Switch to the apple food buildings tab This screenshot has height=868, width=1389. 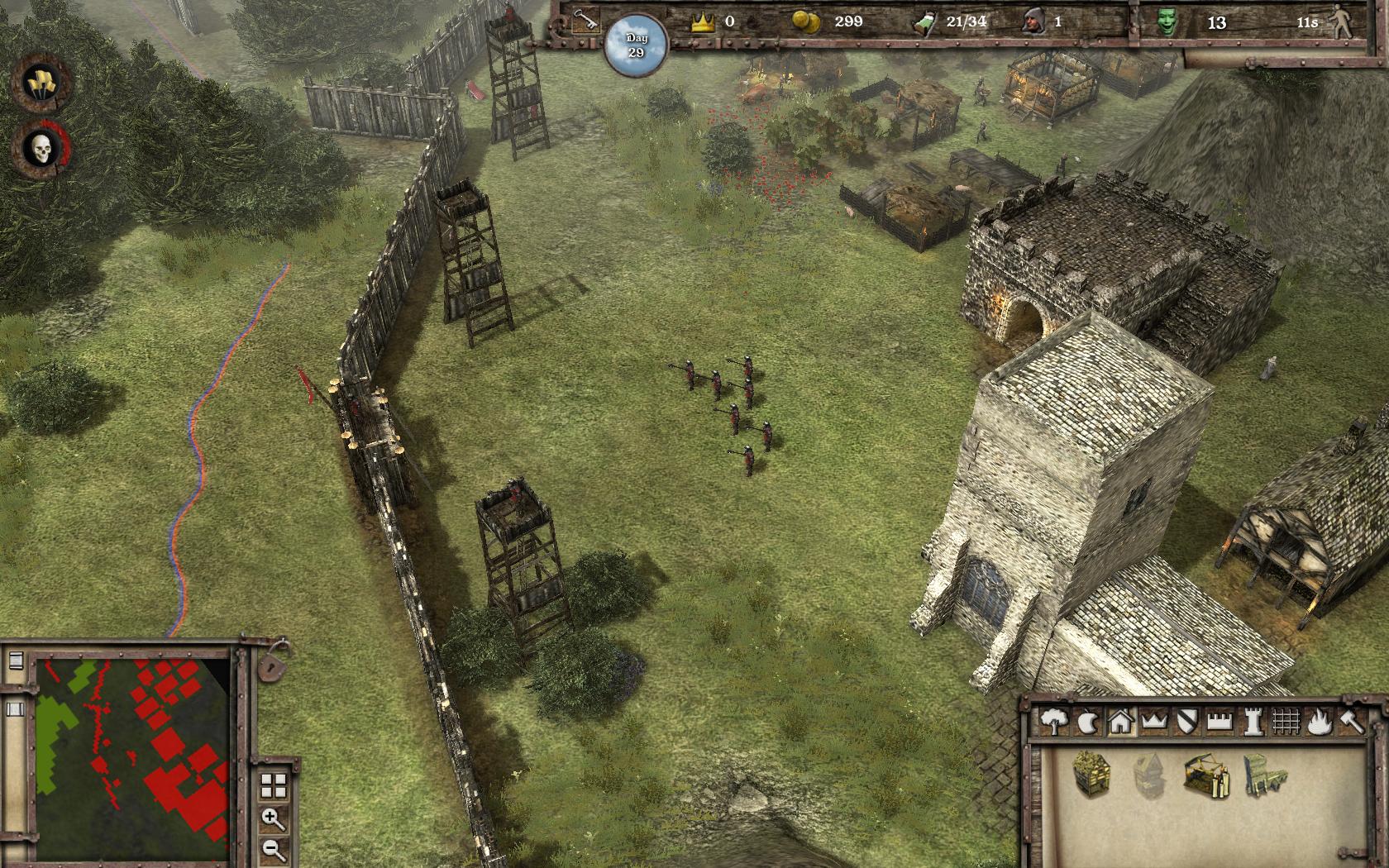pyautogui.click(x=1086, y=722)
